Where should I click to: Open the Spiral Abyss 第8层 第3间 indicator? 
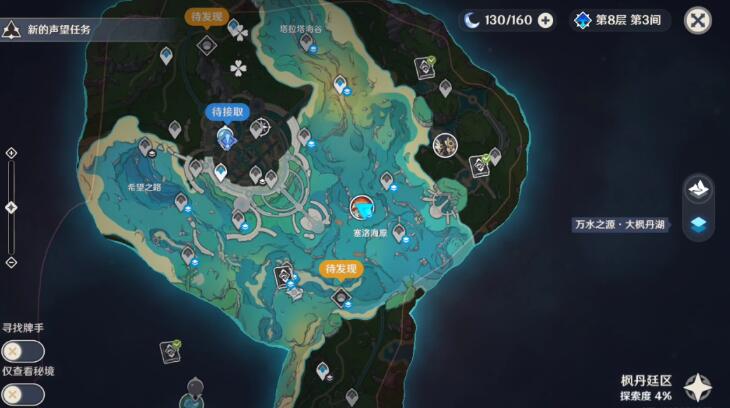pyautogui.click(x=620, y=20)
